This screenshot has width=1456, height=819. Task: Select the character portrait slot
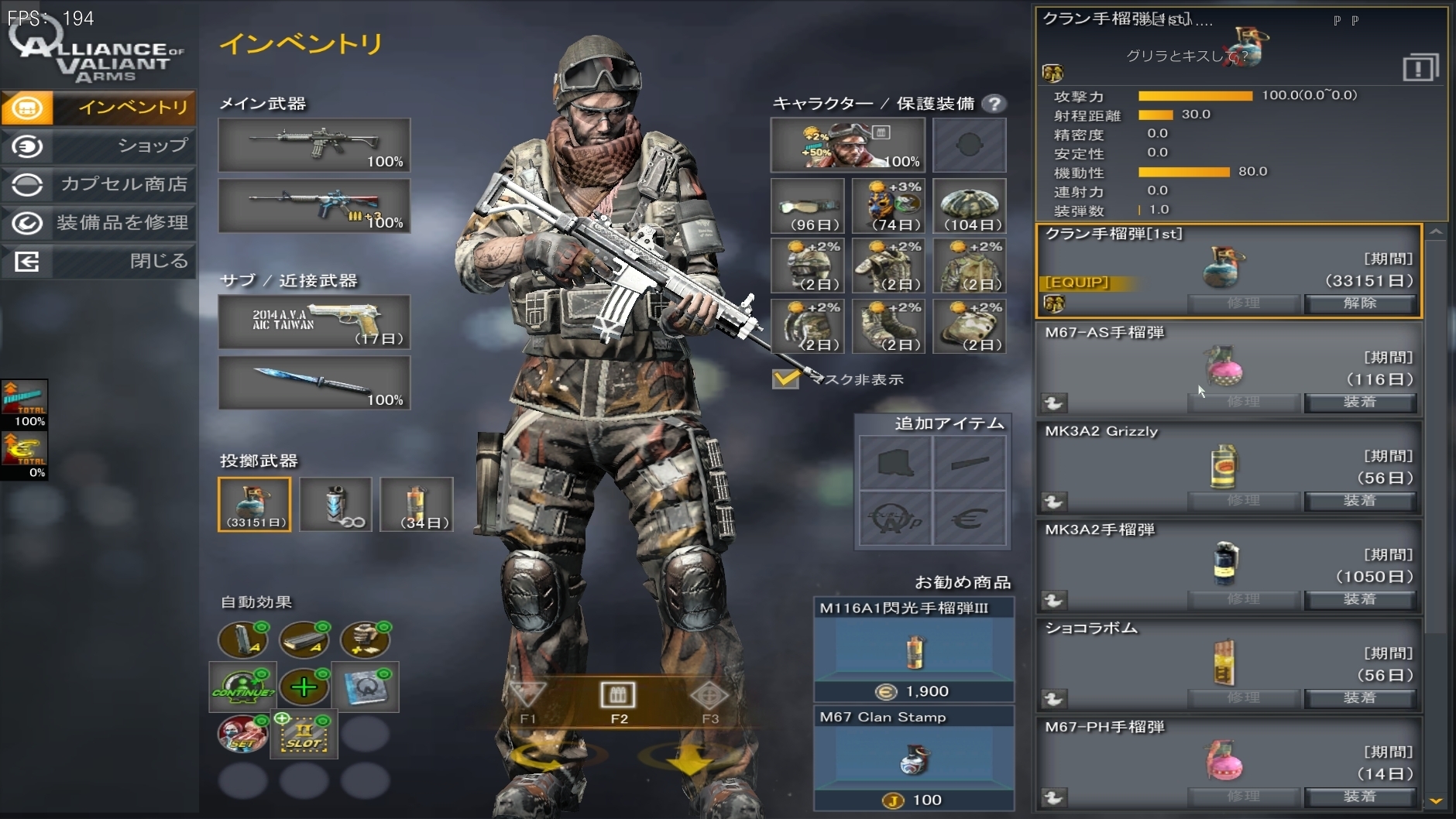[847, 145]
